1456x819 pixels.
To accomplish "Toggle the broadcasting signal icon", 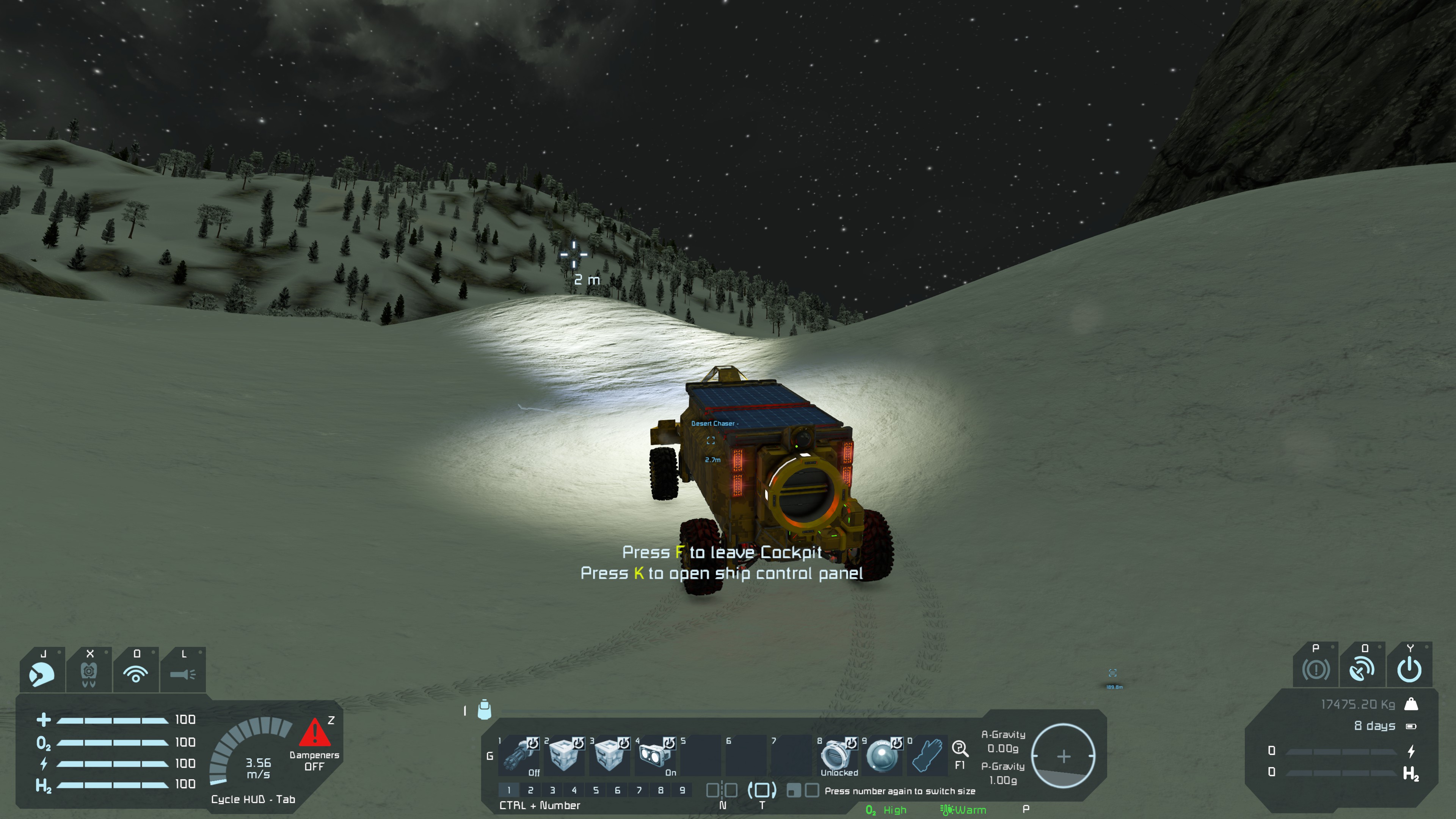I will click(x=136, y=673).
